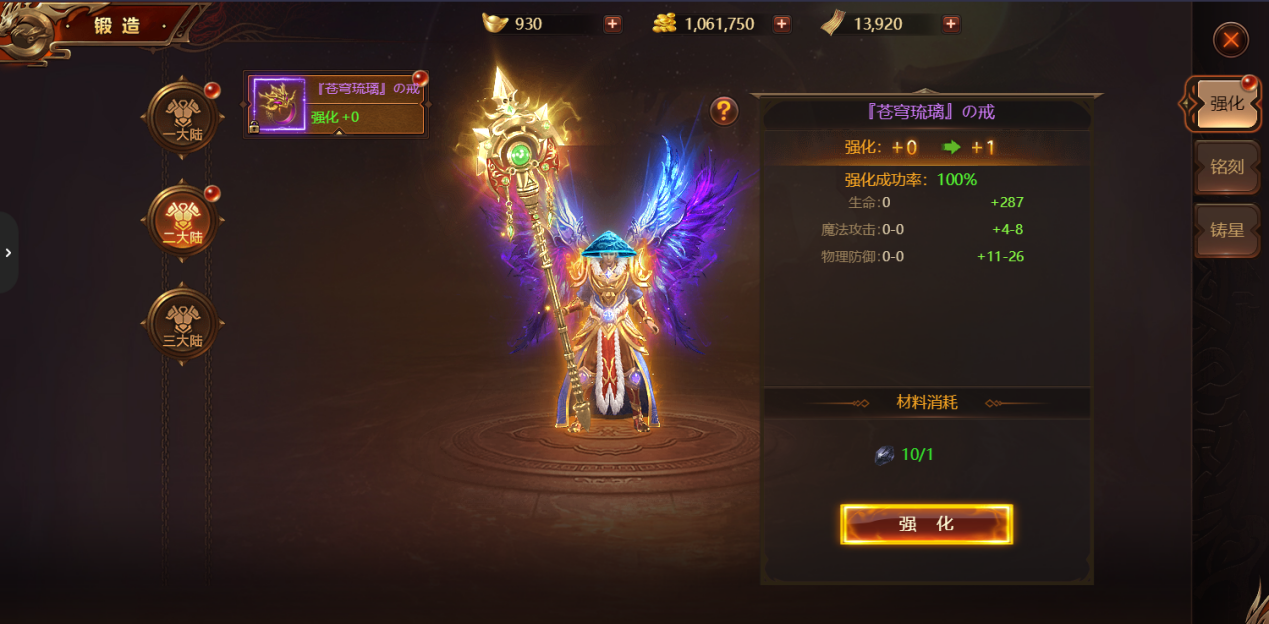Click the 强化 enhance button
The height and width of the screenshot is (624, 1269).
pyautogui.click(x=926, y=524)
